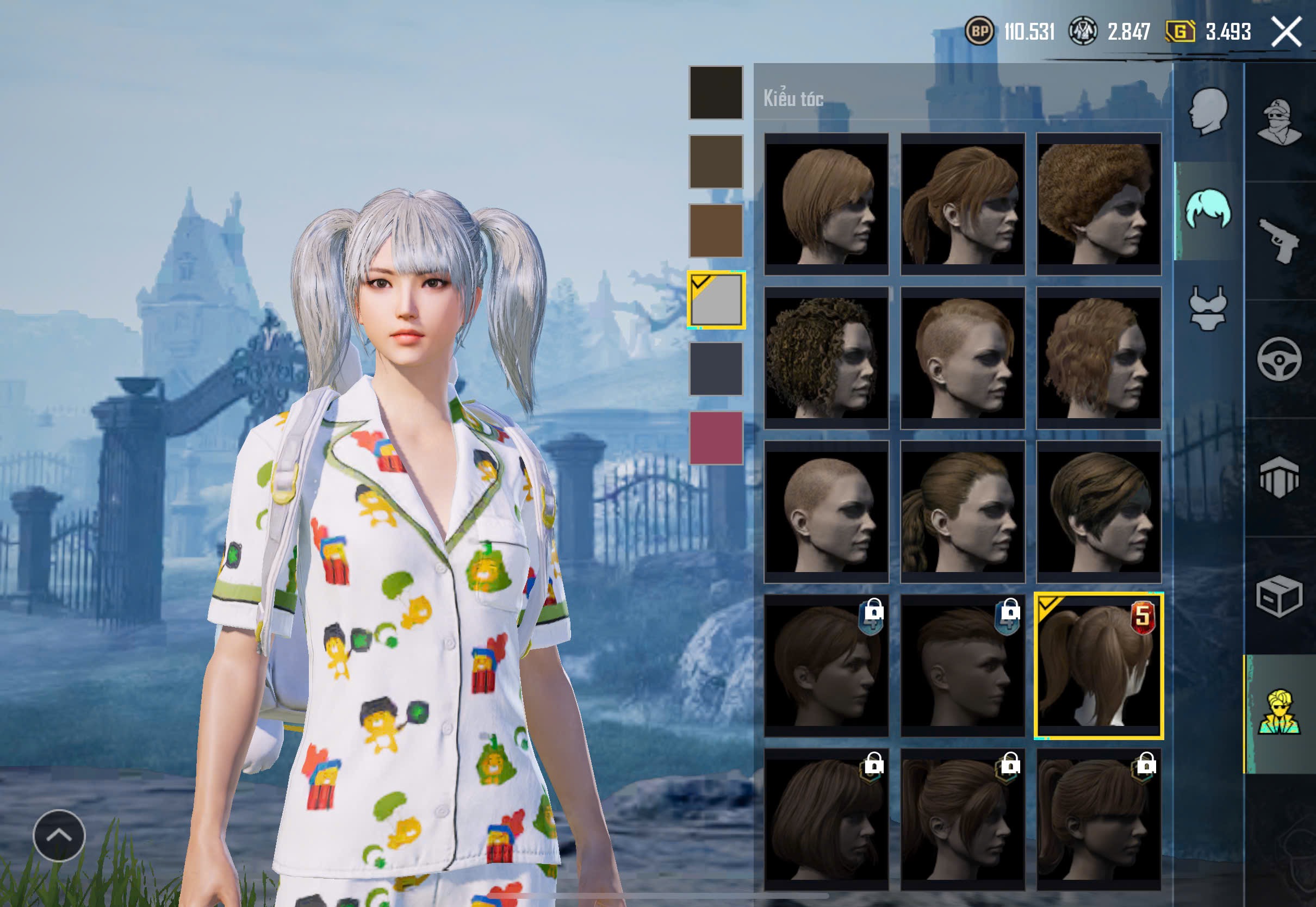Open the vehicle skins steering wheel category

click(x=1279, y=359)
